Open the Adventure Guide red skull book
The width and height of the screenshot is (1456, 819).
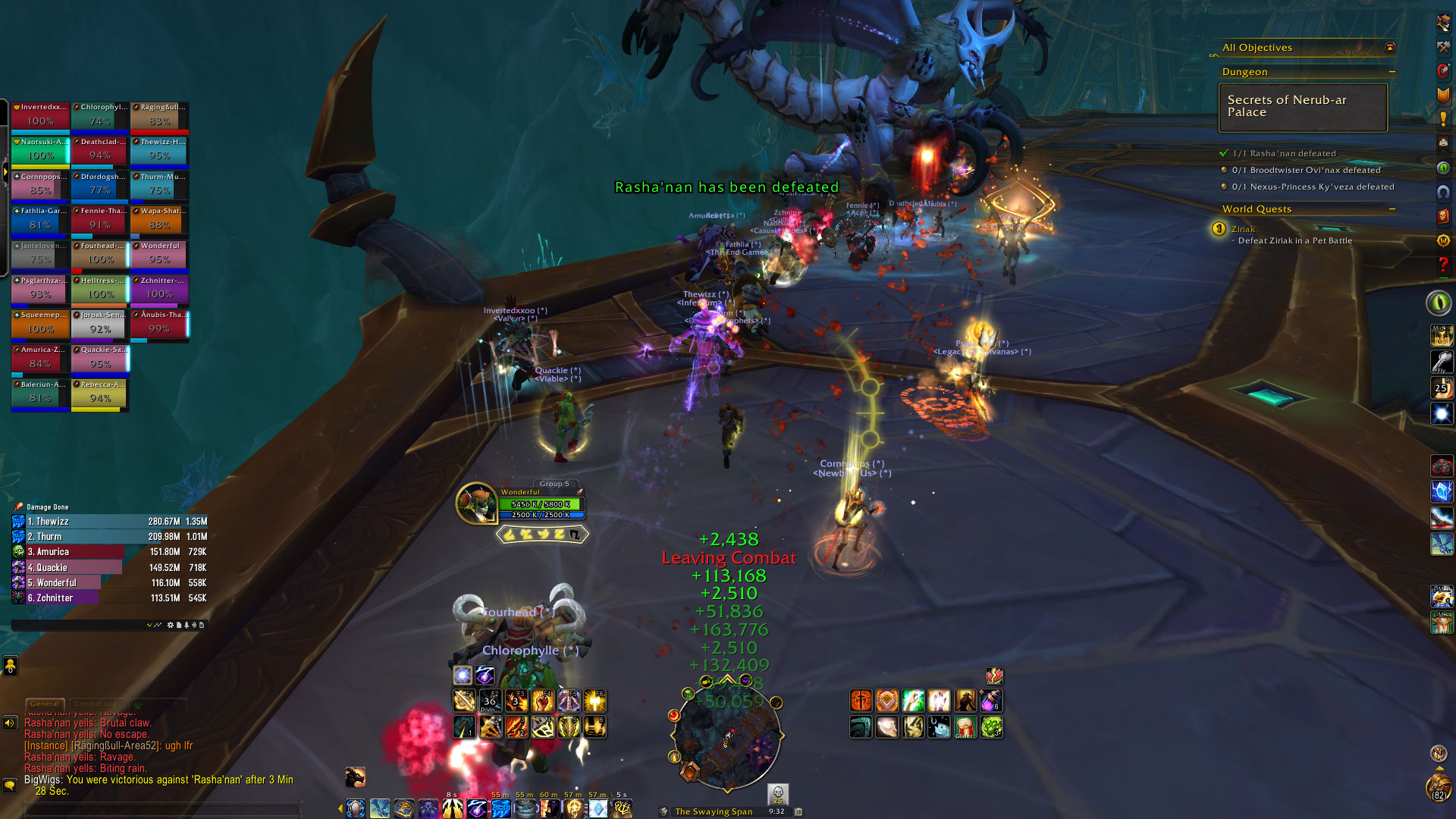click(1443, 216)
